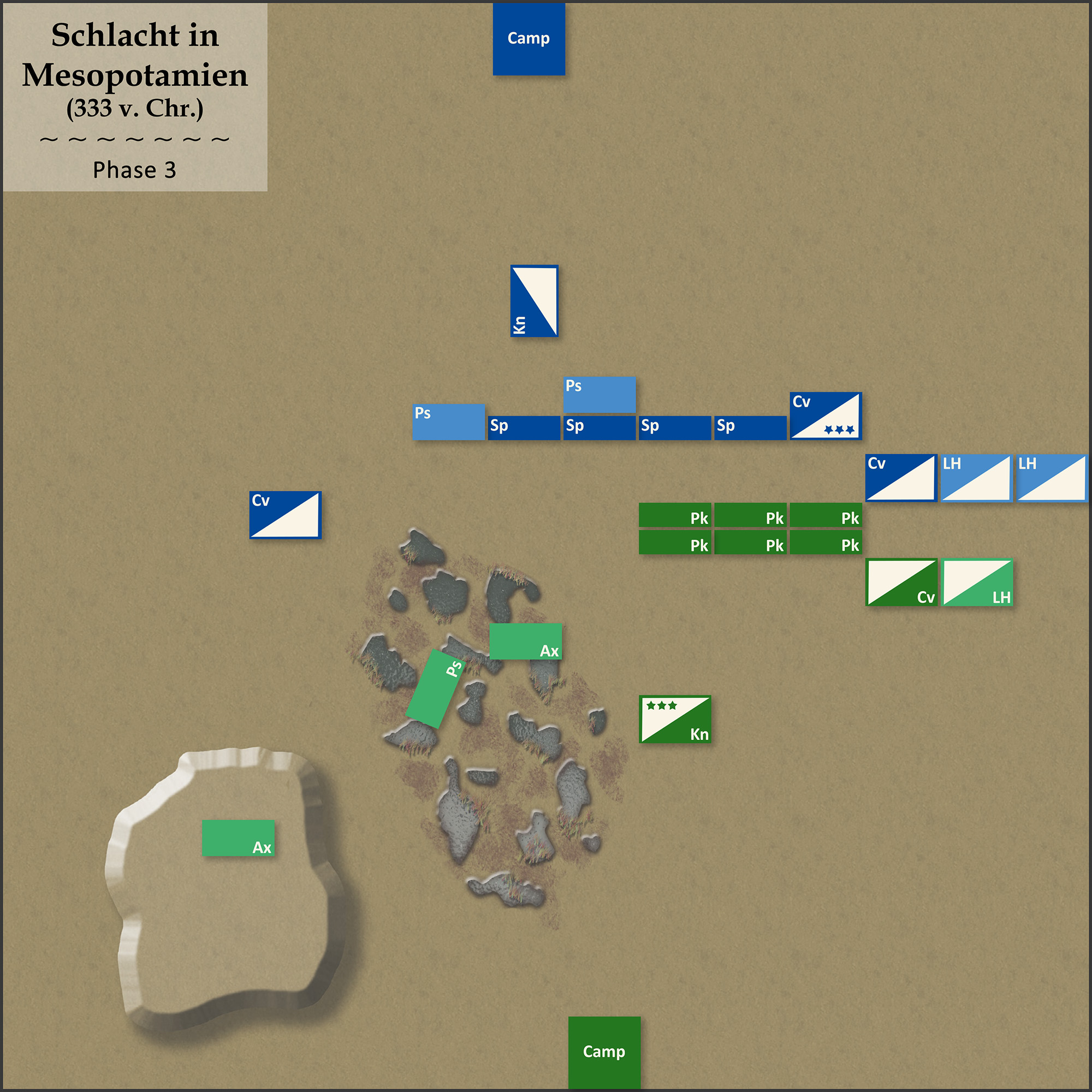This screenshot has height=1092, width=1092.
Task: Pick the rotated green Ps unit
Action: click(436, 689)
